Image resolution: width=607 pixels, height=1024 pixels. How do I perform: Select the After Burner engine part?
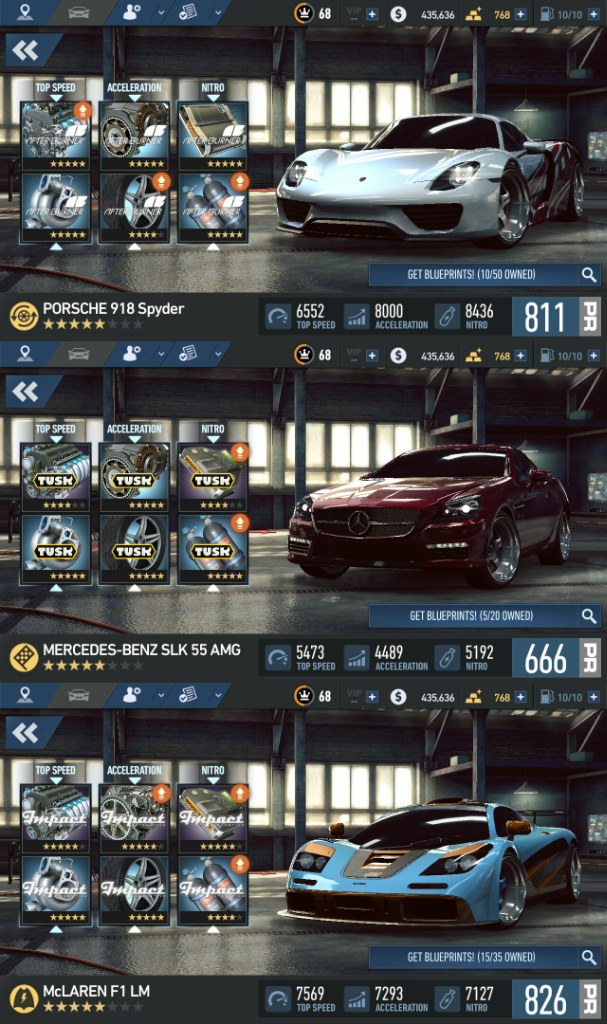[56, 136]
